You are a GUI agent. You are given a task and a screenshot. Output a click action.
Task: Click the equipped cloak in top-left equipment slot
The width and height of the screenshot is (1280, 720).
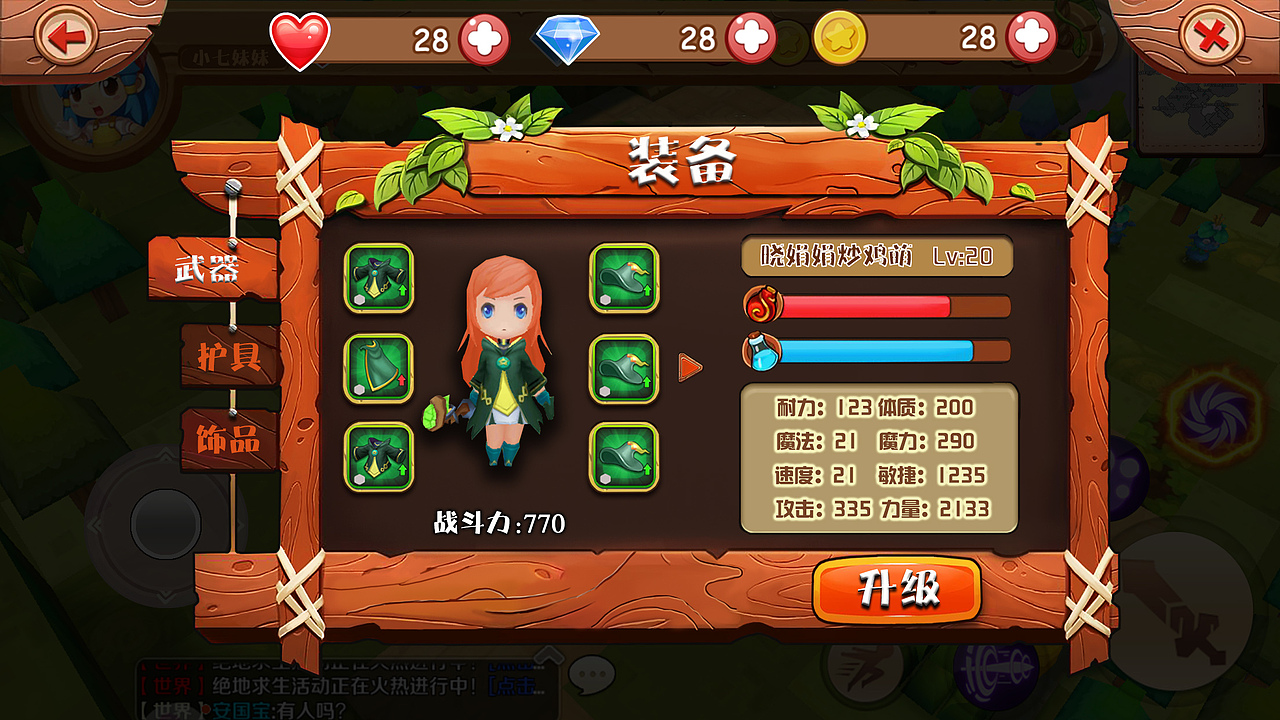tap(378, 279)
